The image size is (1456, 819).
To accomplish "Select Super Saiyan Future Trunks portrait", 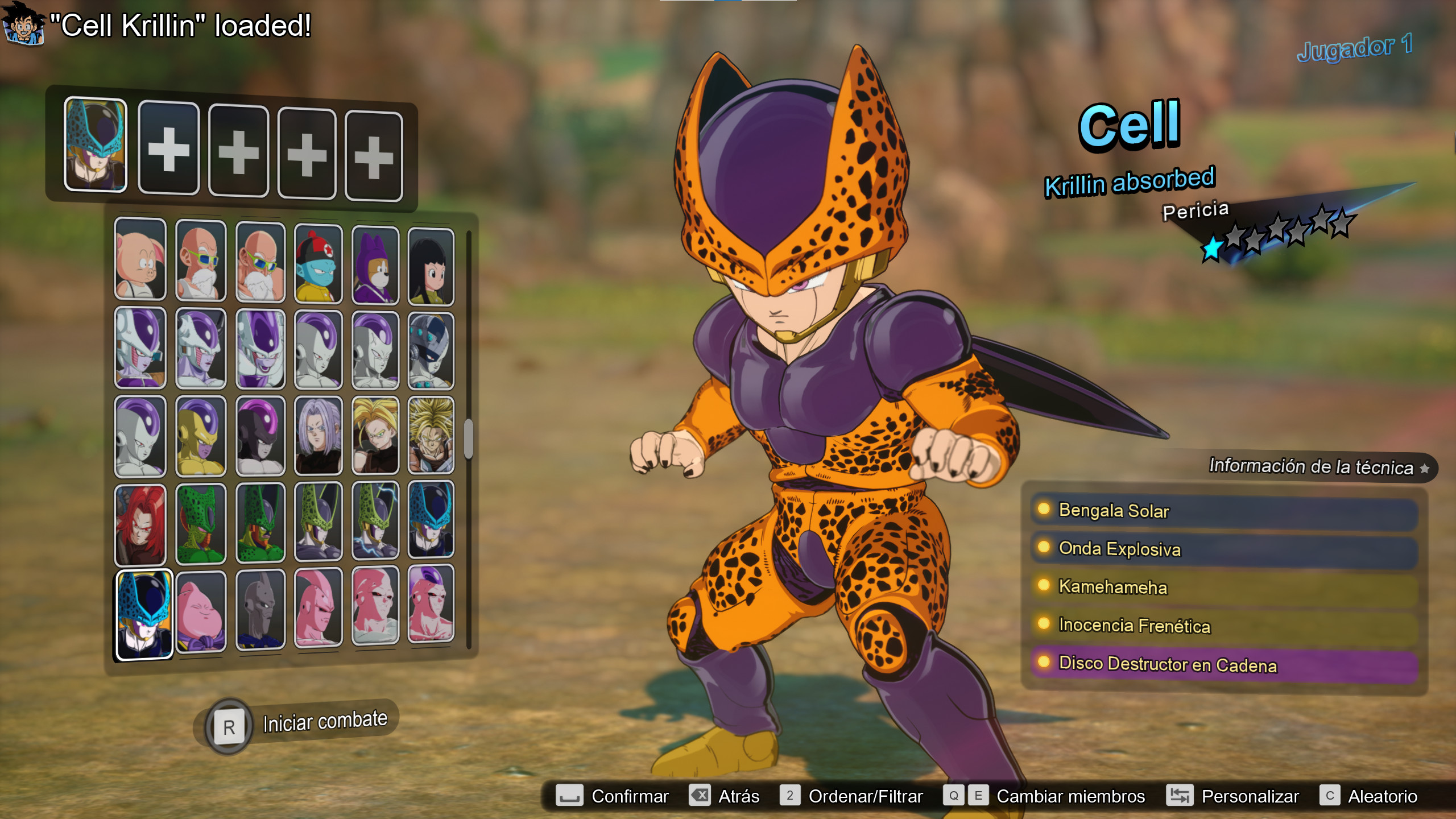I will click(377, 435).
